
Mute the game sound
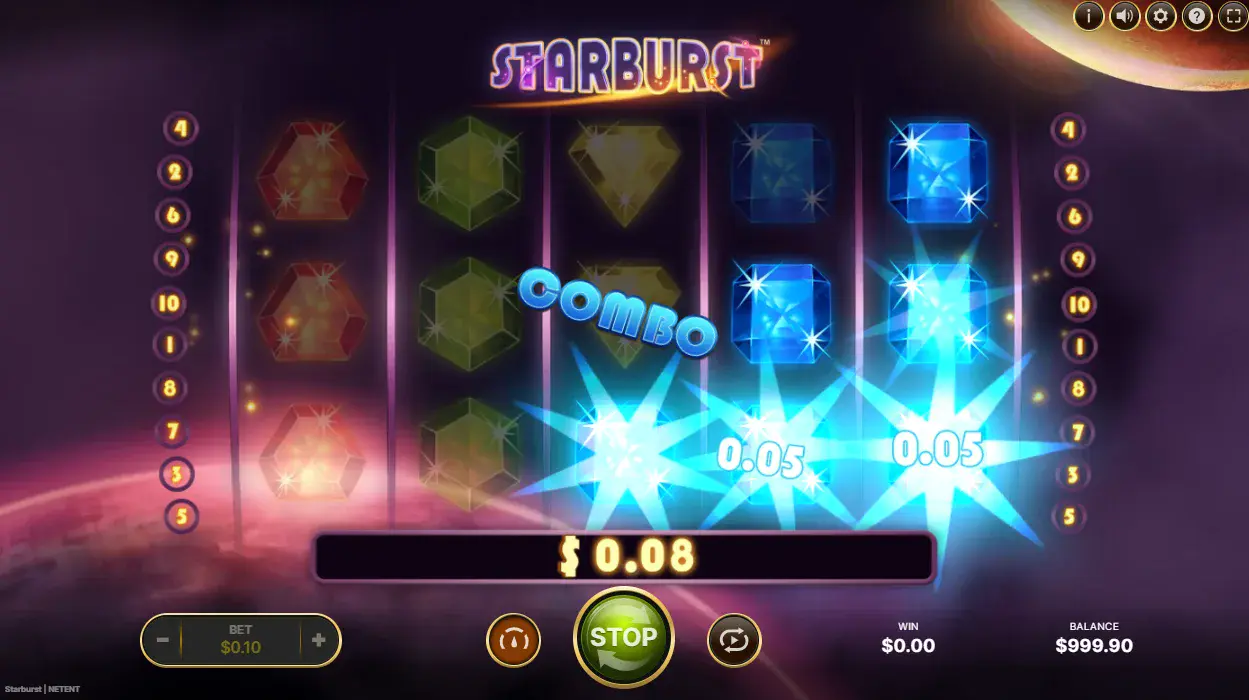click(1125, 16)
